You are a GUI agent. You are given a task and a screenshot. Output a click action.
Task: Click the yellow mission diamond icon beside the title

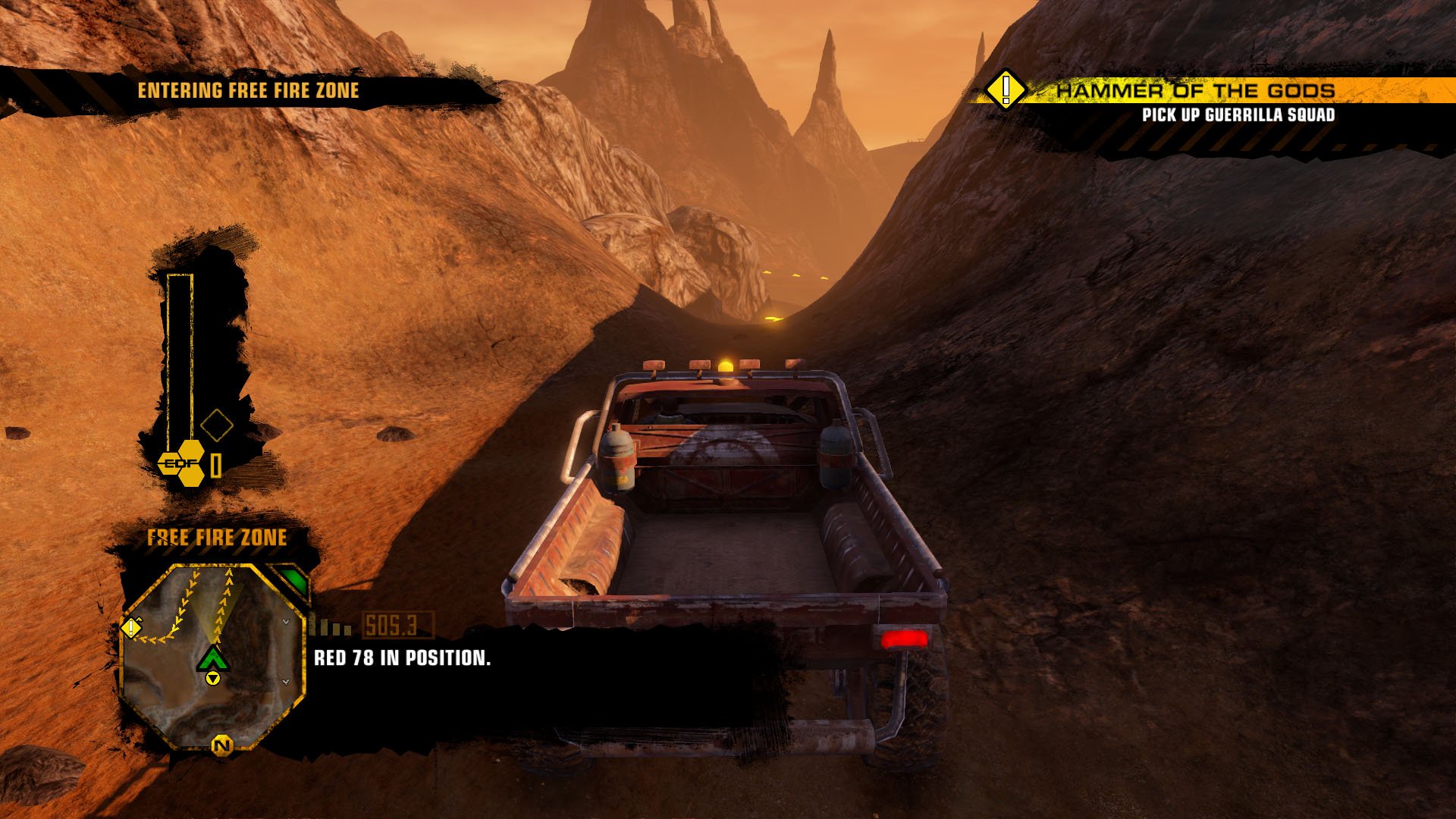1006,89
